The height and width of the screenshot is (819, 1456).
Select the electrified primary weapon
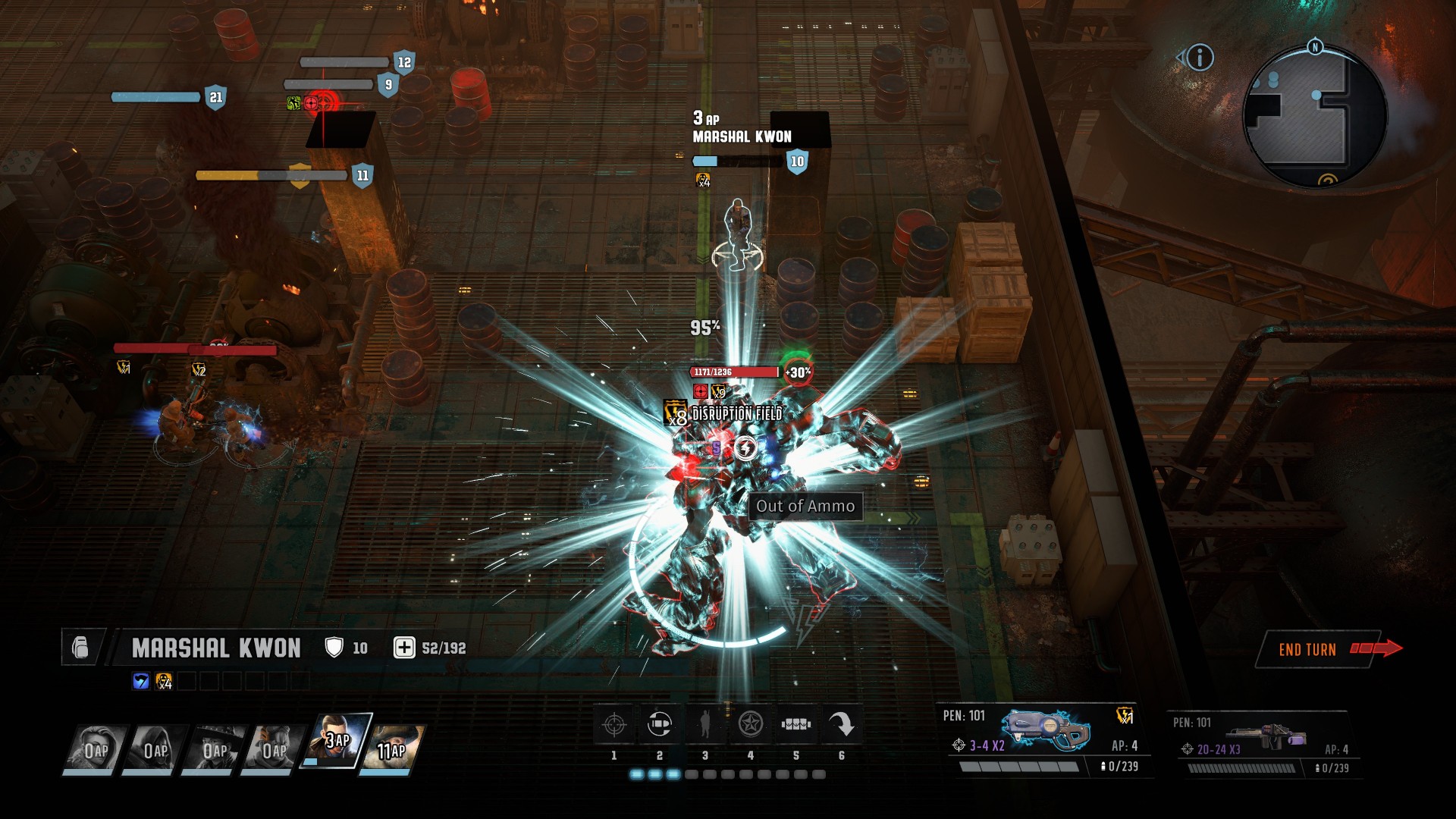tap(1046, 731)
